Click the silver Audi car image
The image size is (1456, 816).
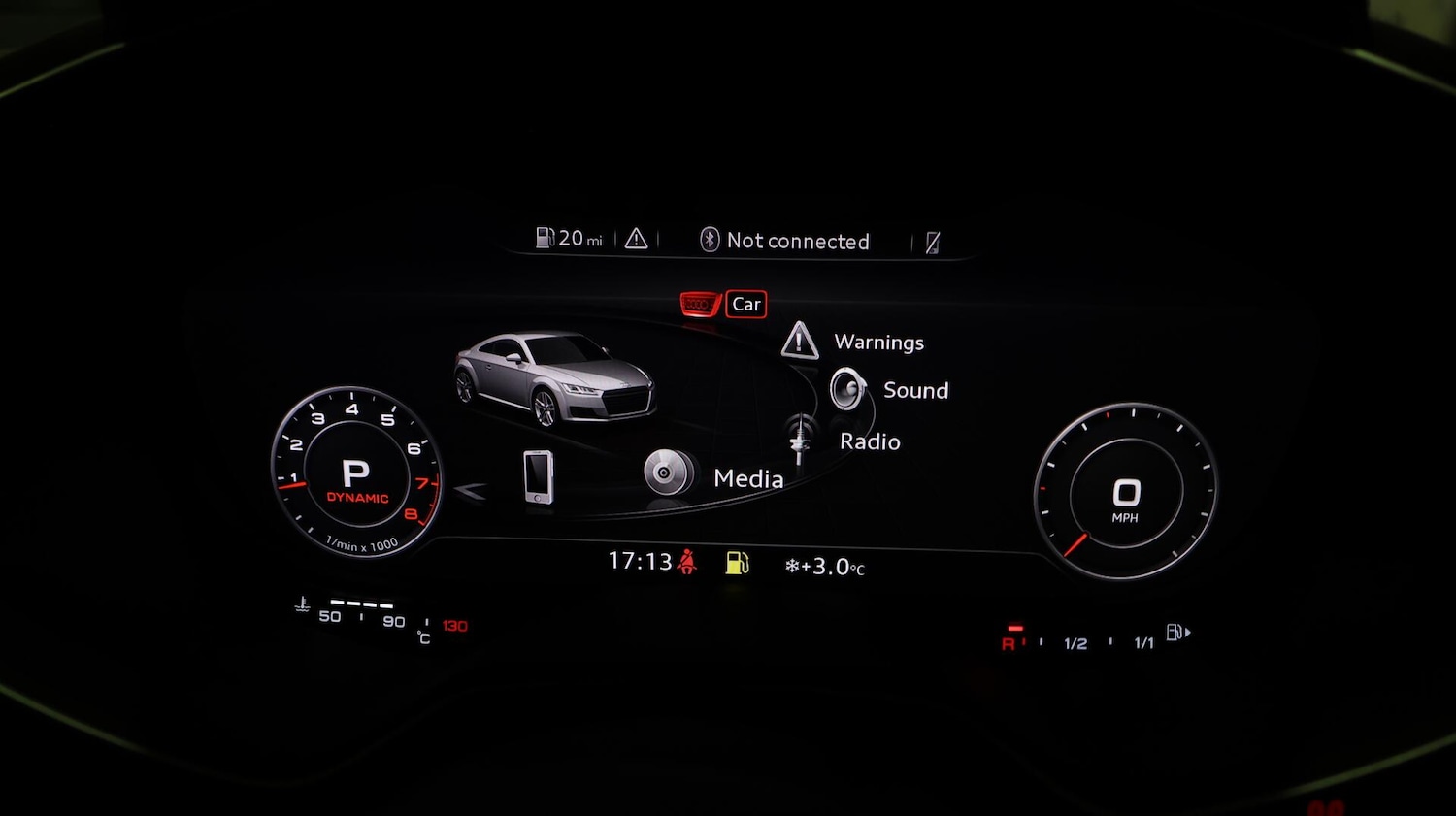coord(553,381)
